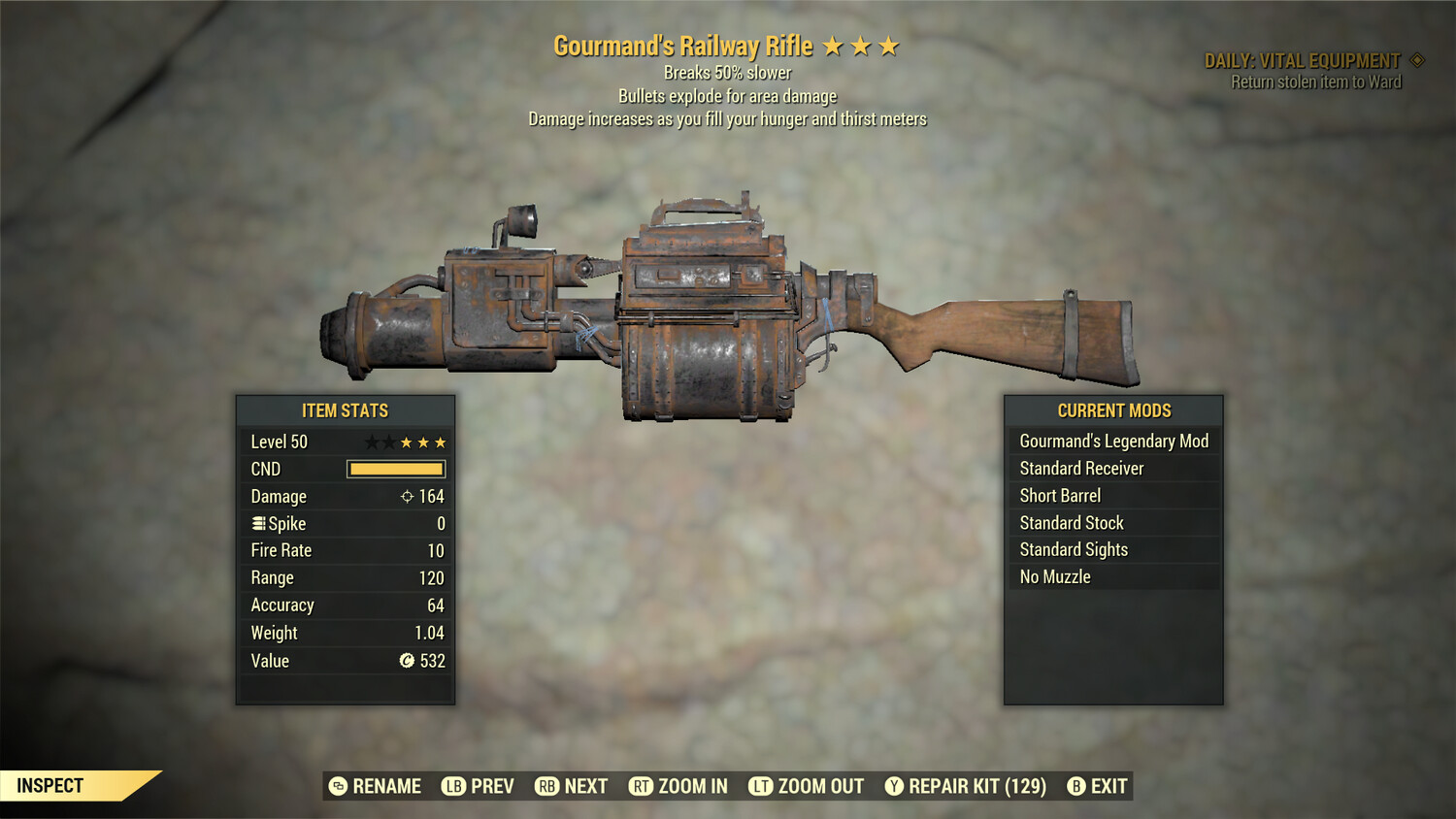Screen dimensions: 1456x819
Task: Click the B icon next to EXIT
Action: tap(1075, 786)
